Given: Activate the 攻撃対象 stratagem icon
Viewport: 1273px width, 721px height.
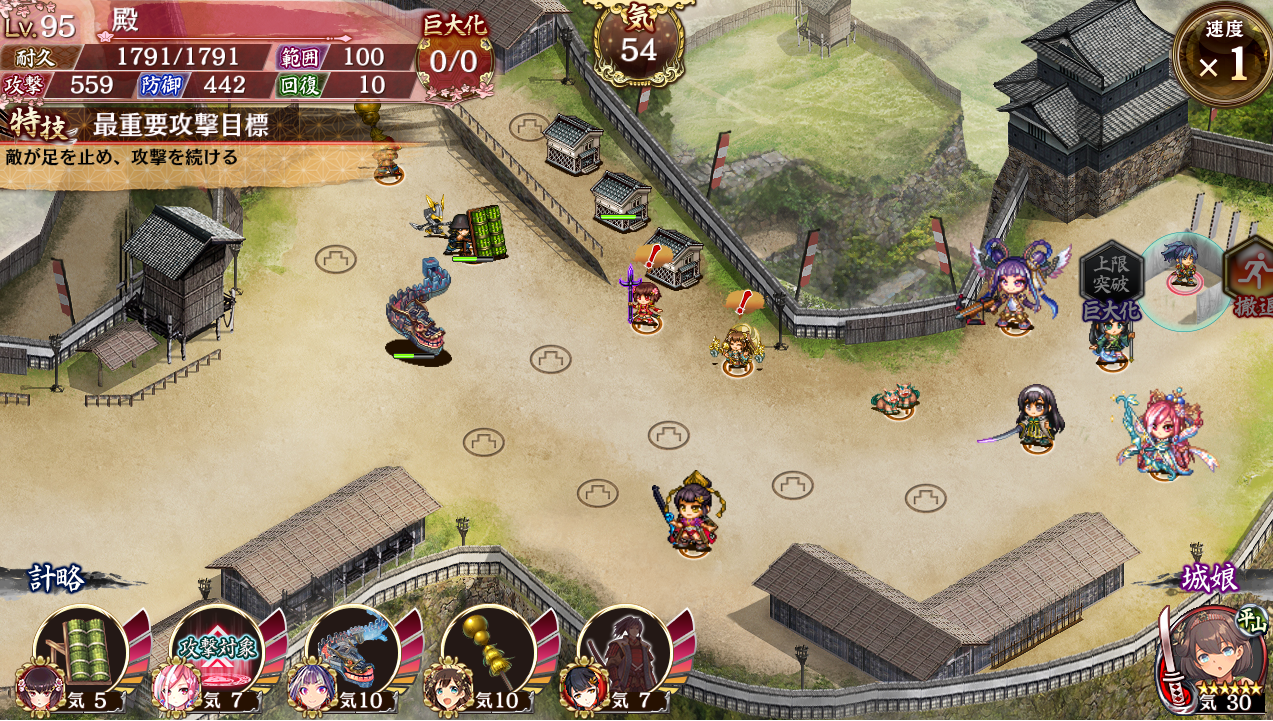Looking at the screenshot, I should 216,652.
